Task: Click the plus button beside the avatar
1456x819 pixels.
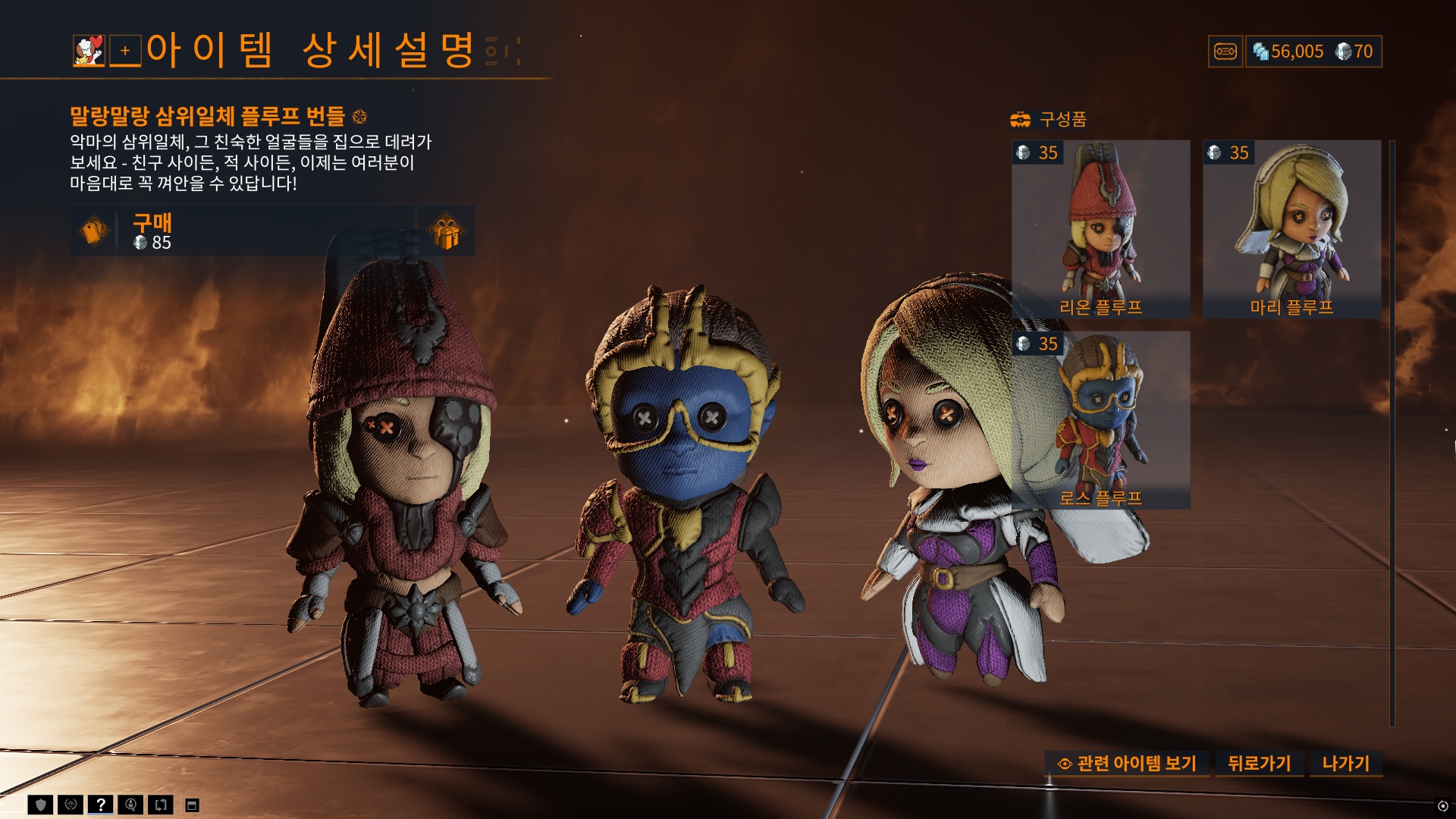Action: pos(125,51)
